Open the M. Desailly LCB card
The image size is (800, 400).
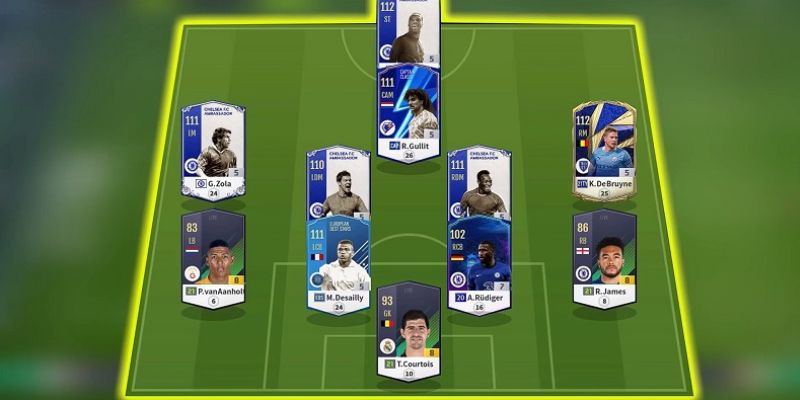338,262
